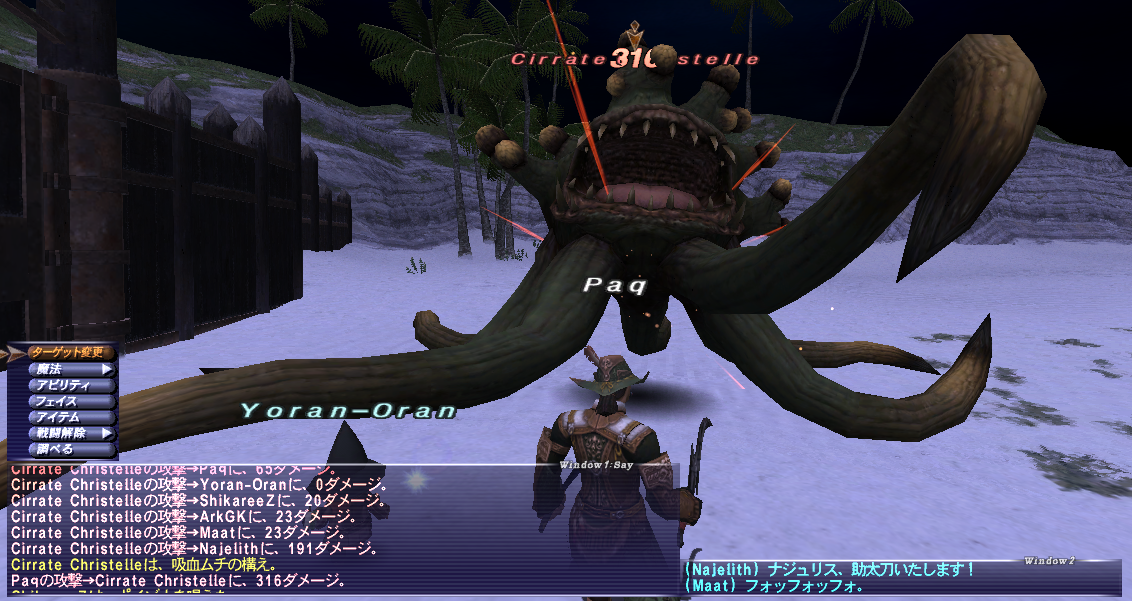Open the アイテム (Items) menu entry
The width and height of the screenshot is (1132, 601).
click(67, 417)
